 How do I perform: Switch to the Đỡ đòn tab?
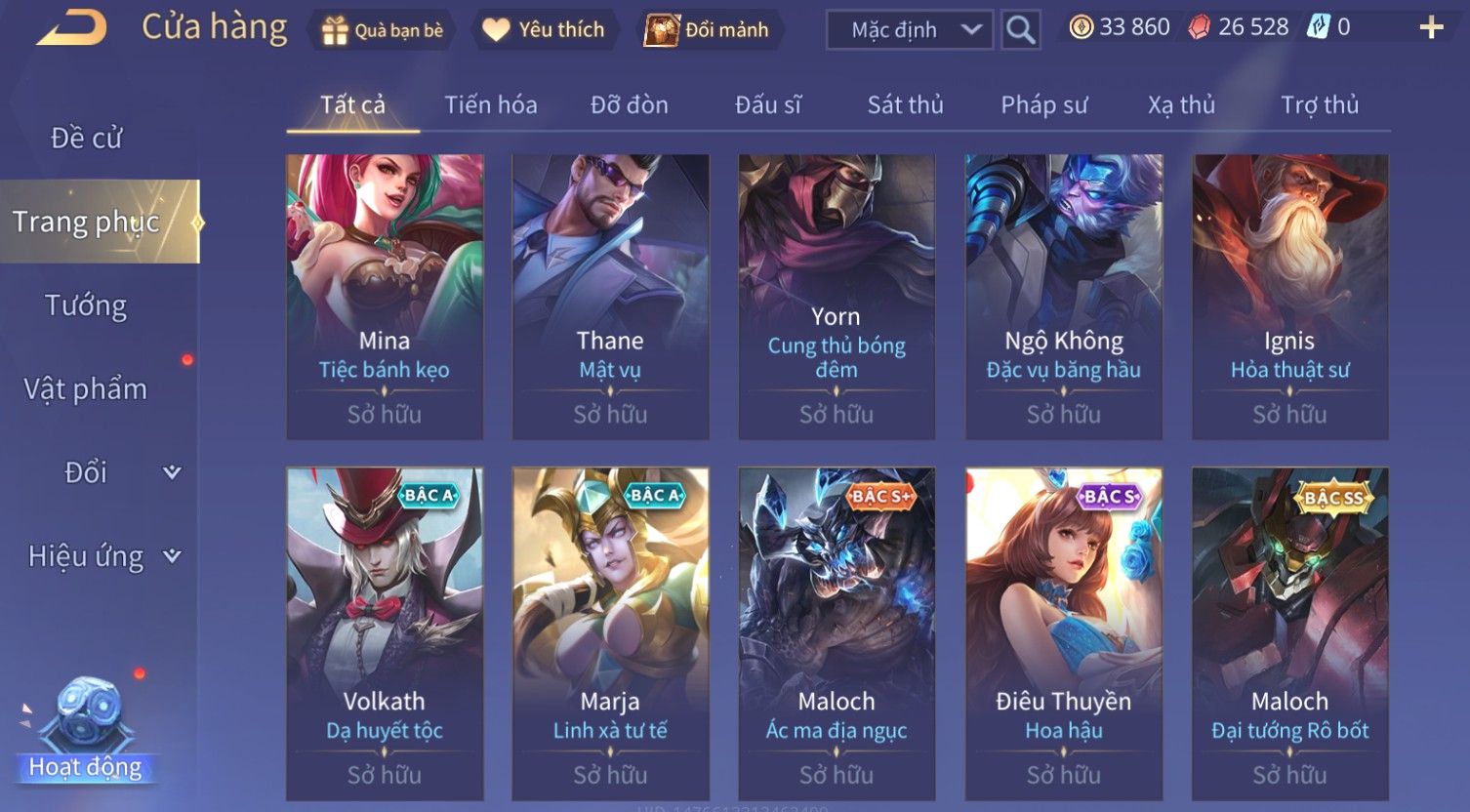(630, 104)
